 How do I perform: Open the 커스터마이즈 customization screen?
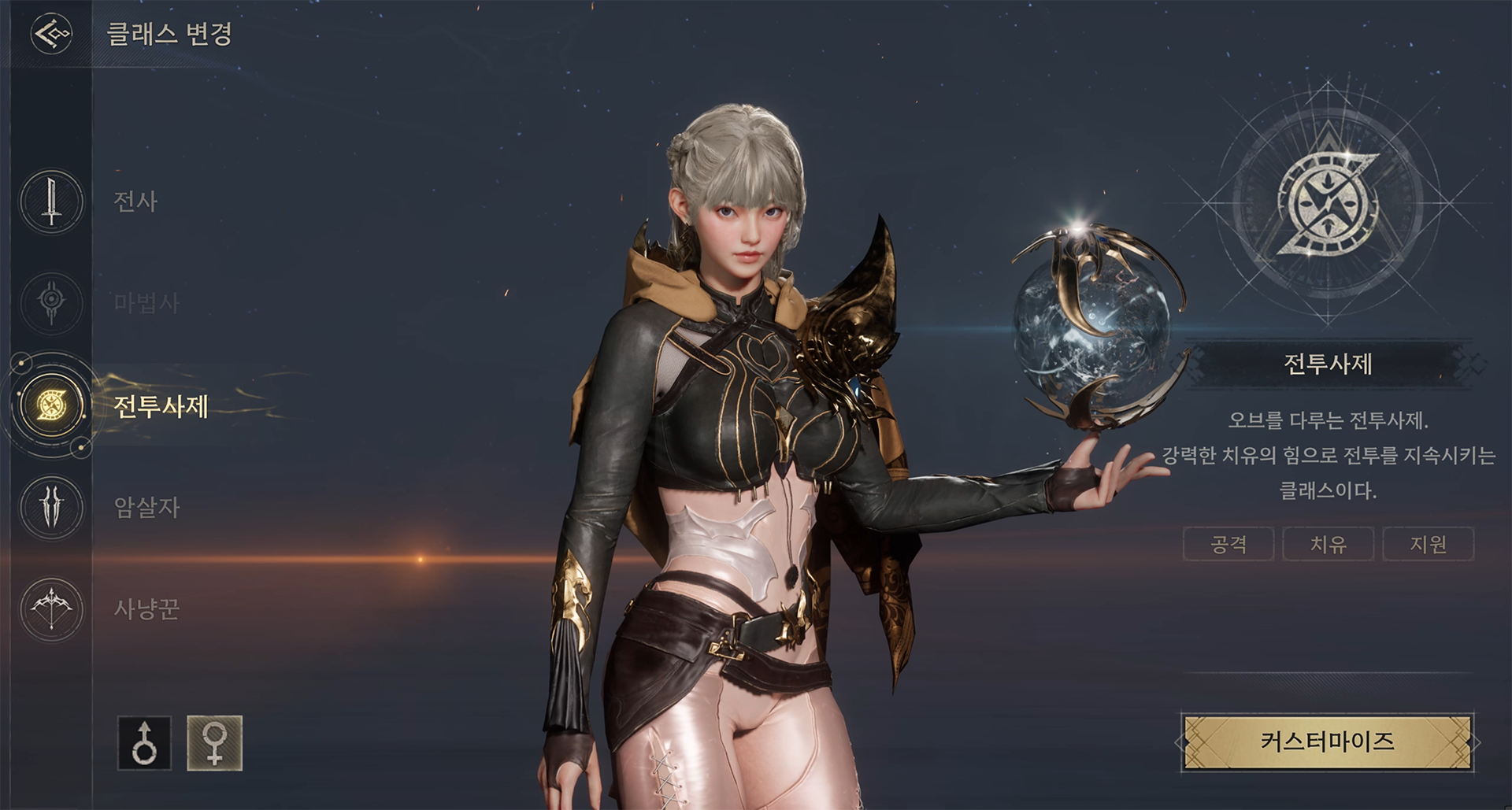(1327, 742)
